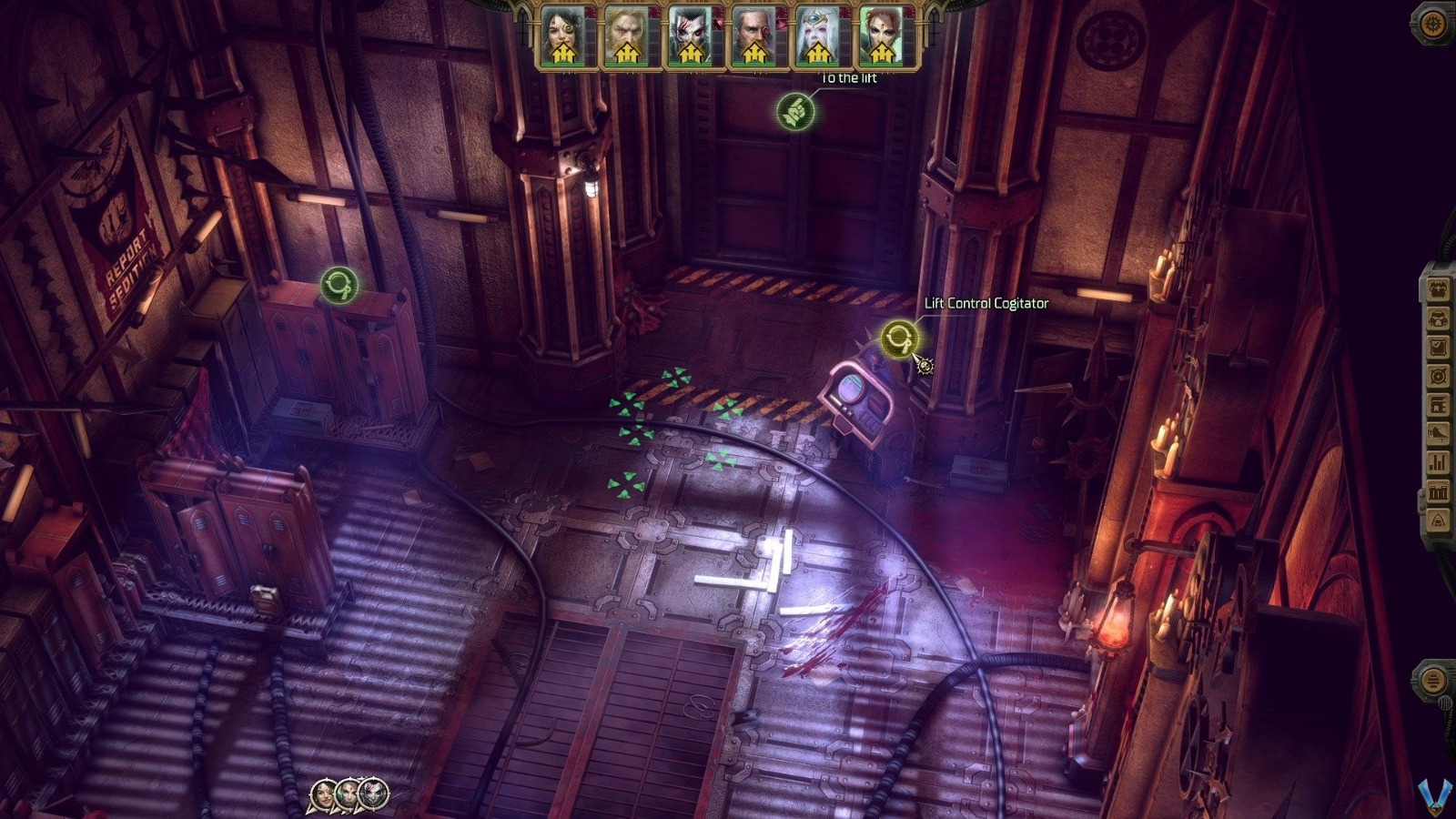Open the statistics bar-chart icon
The image size is (1456, 819).
[1438, 460]
